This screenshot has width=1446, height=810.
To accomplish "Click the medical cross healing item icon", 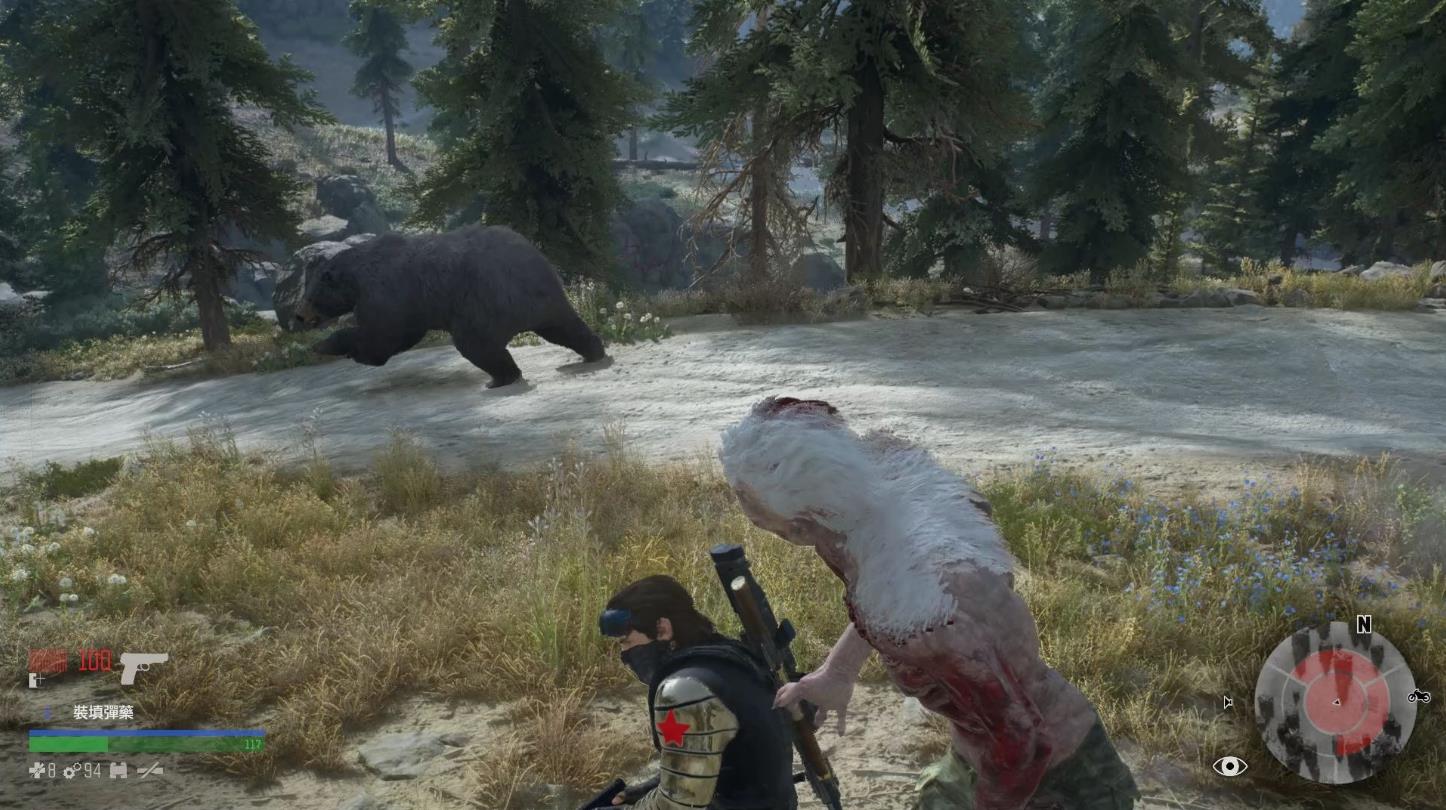I will click(36, 770).
